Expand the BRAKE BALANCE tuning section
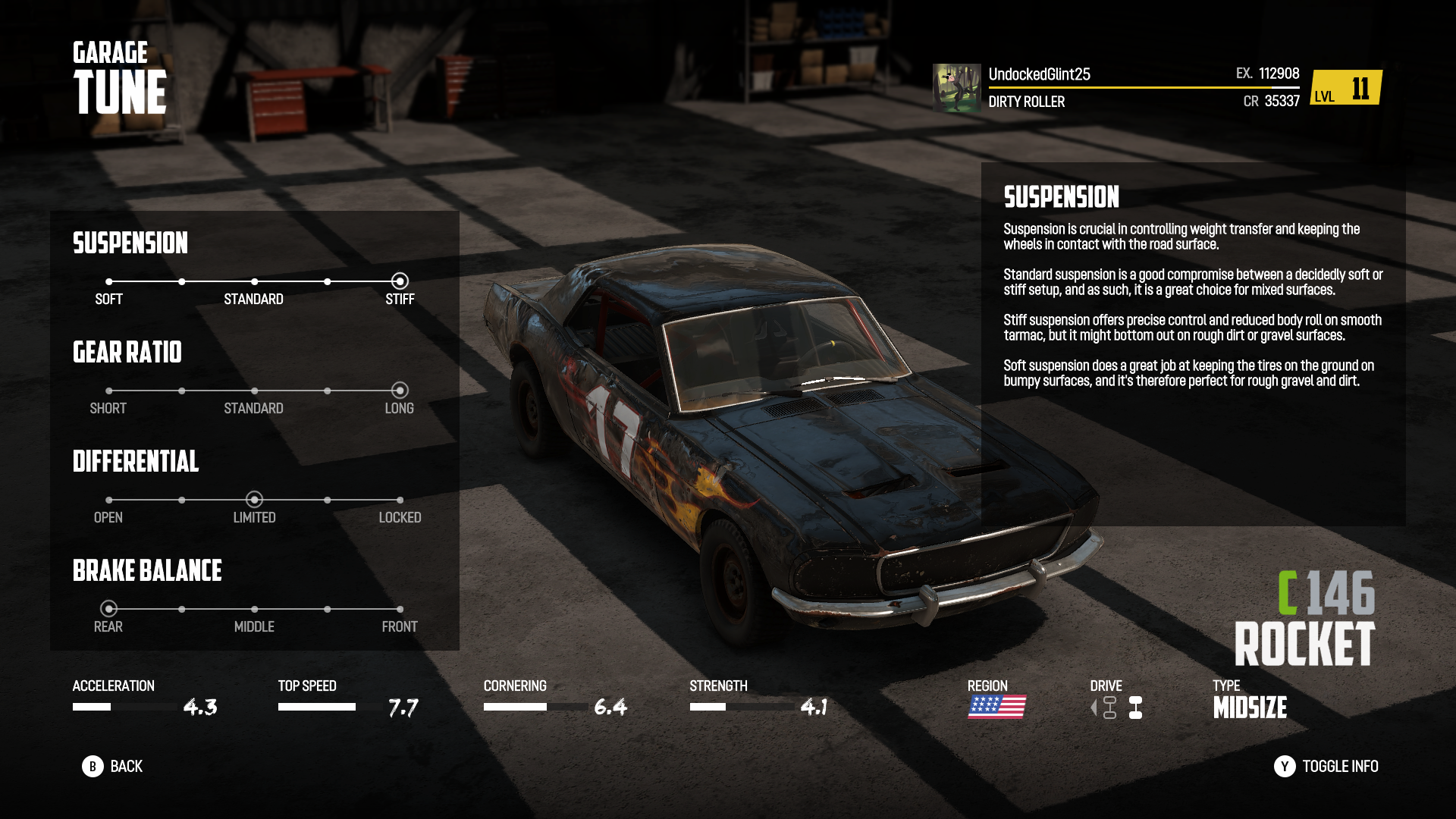The height and width of the screenshot is (819, 1456). tap(146, 571)
